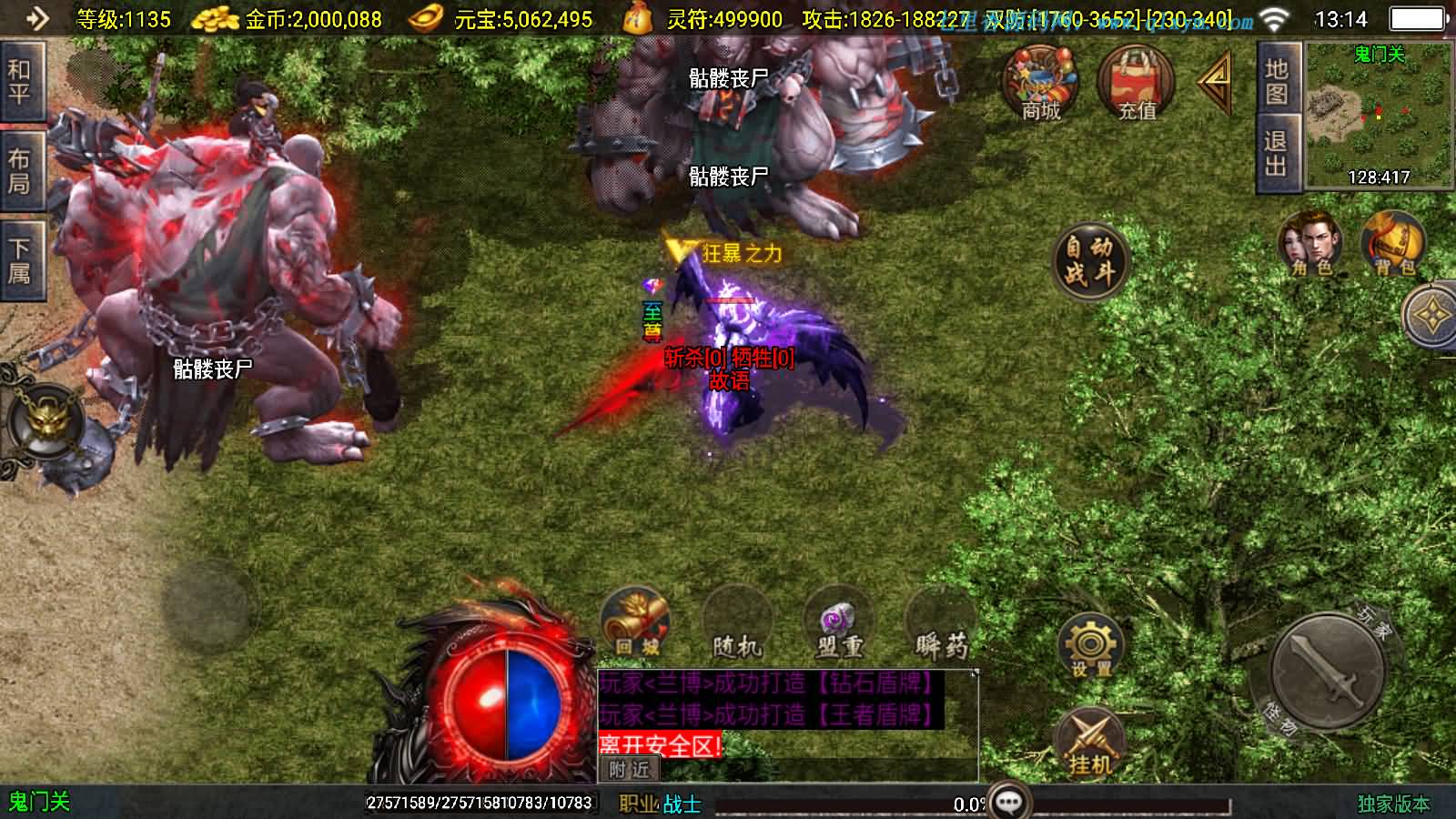1456x819 pixels.
Task: Collapse the top icon row arrow
Action: tap(1216, 82)
